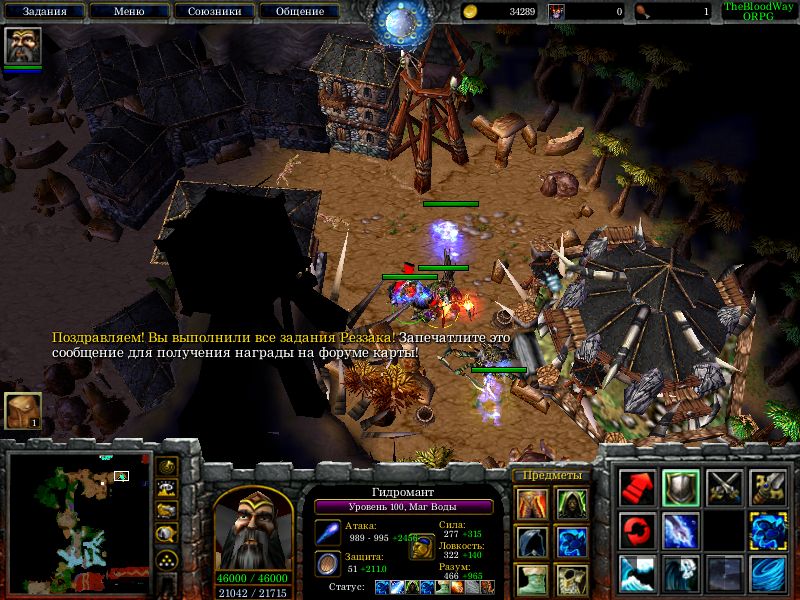The image size is (800, 600).
Task: Activate the shield hold position command
Action: pos(681,487)
